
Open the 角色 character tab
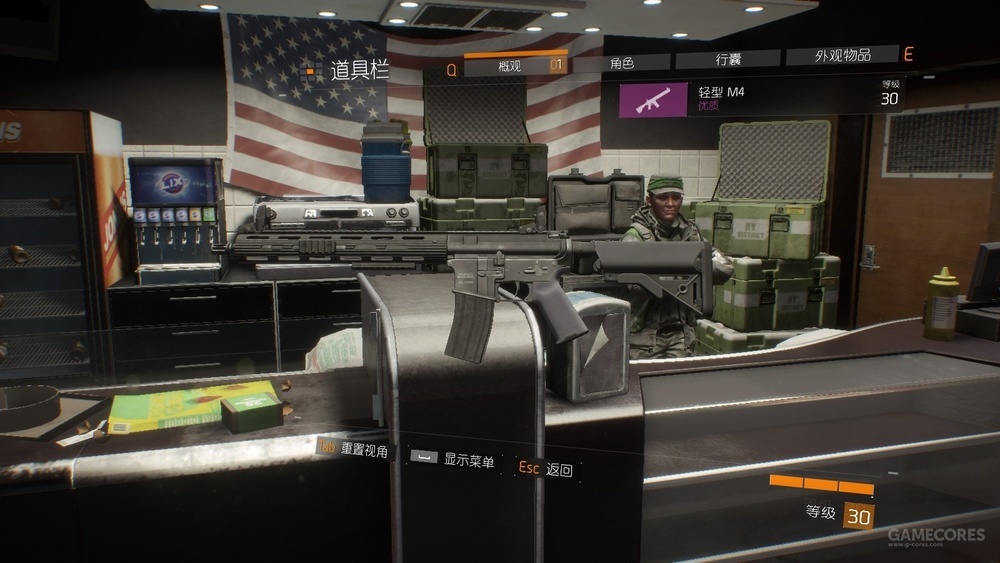[621, 62]
